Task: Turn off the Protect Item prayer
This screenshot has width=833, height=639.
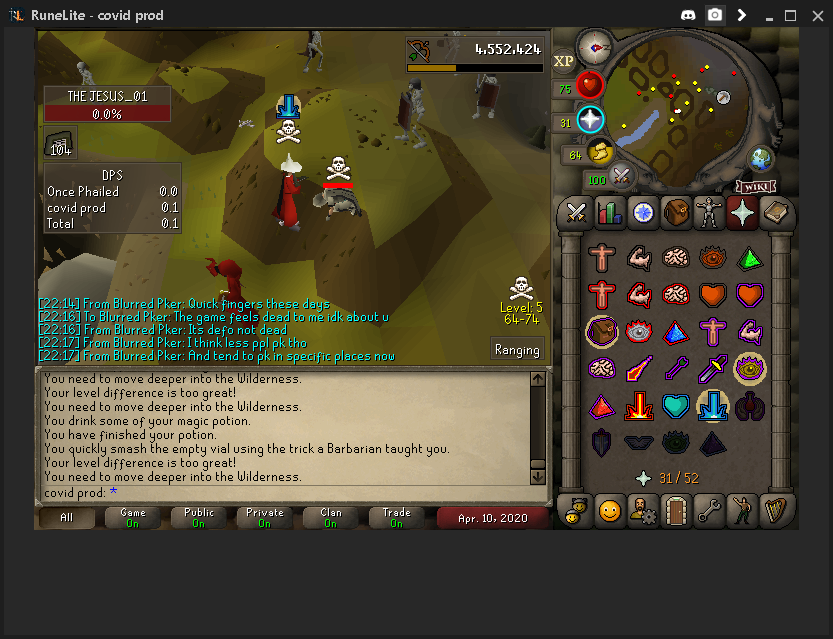Action: click(602, 331)
